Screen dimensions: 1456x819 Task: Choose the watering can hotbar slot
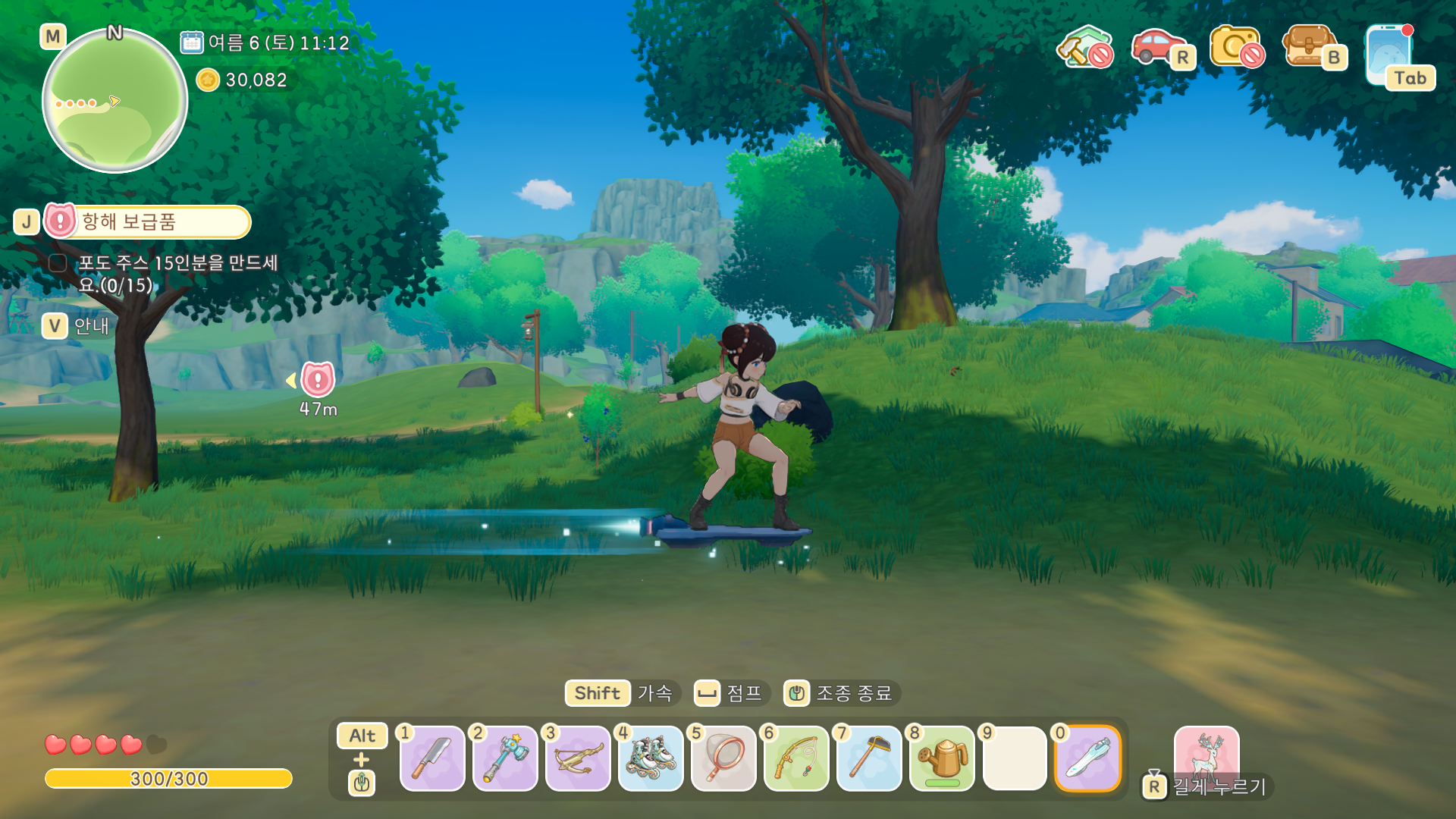[x=942, y=758]
